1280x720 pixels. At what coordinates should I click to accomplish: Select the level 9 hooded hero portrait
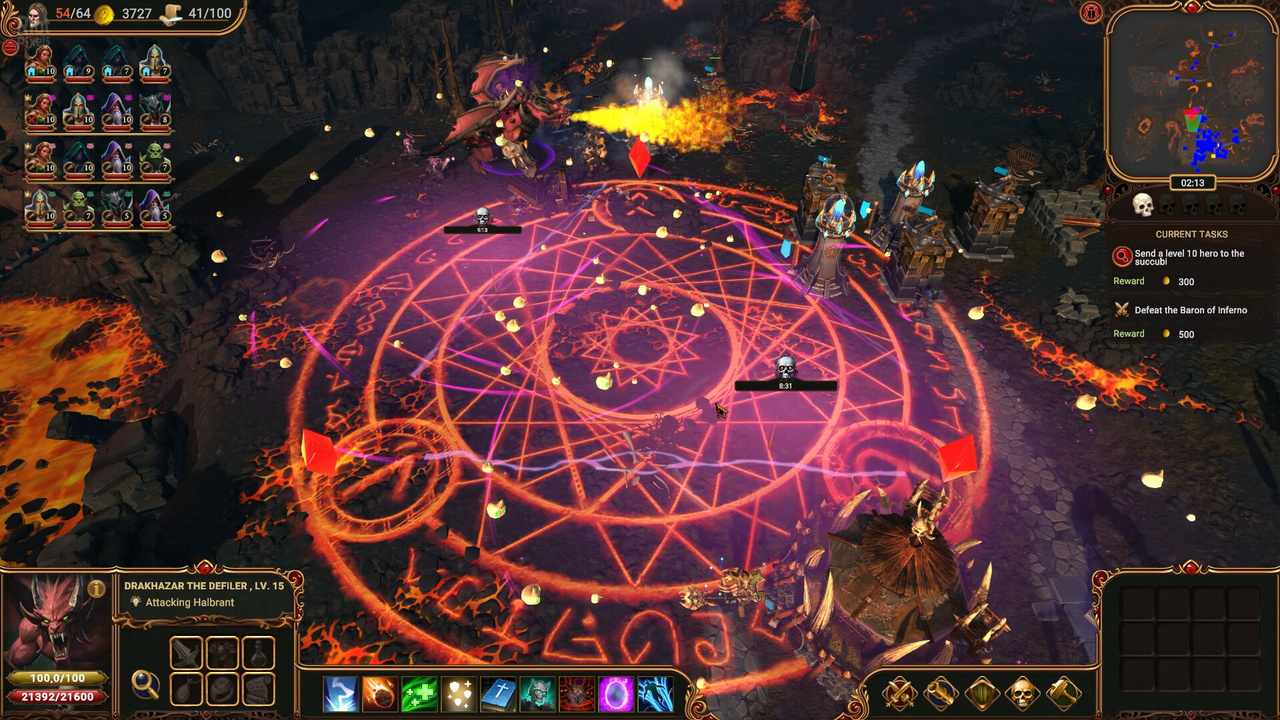coord(78,63)
